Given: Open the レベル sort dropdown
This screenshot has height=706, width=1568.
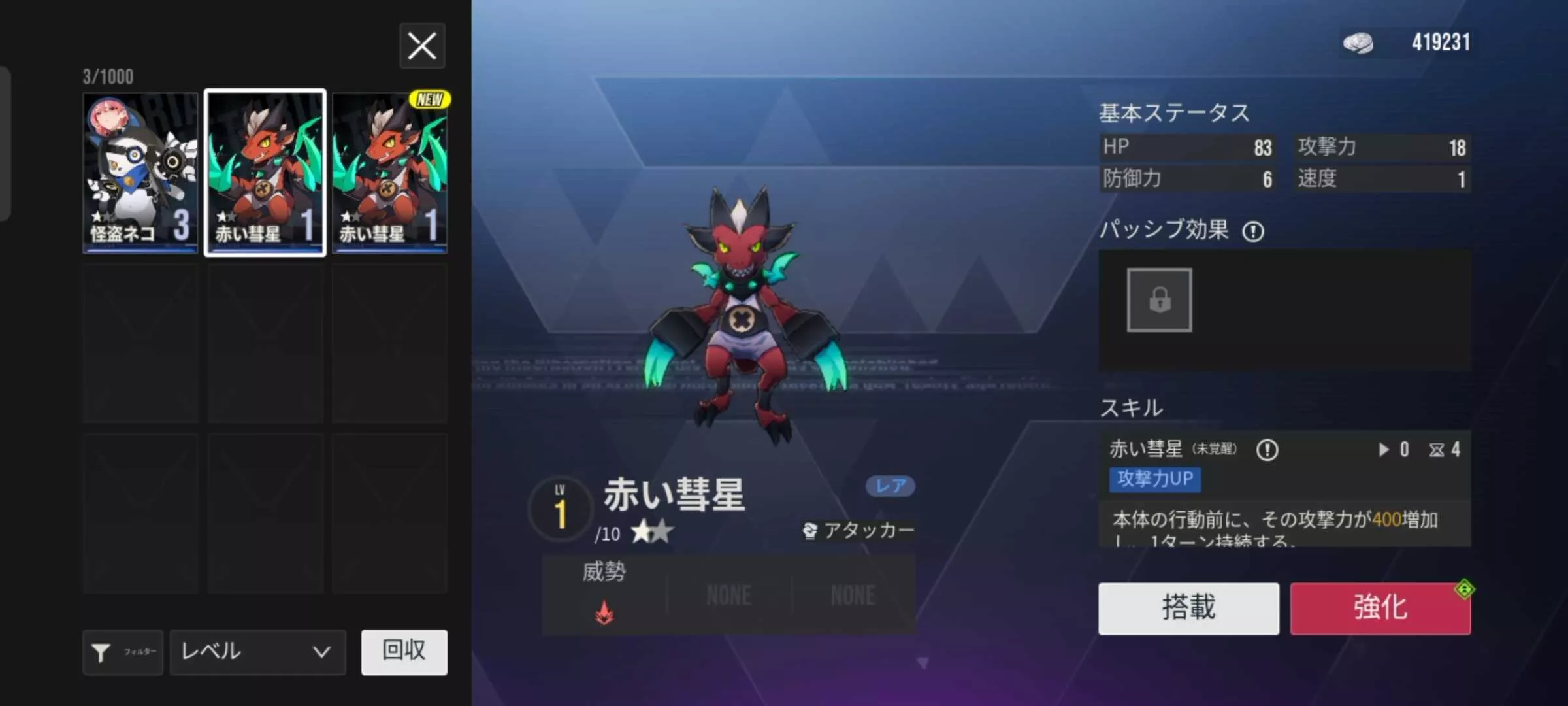Looking at the screenshot, I should (x=257, y=652).
